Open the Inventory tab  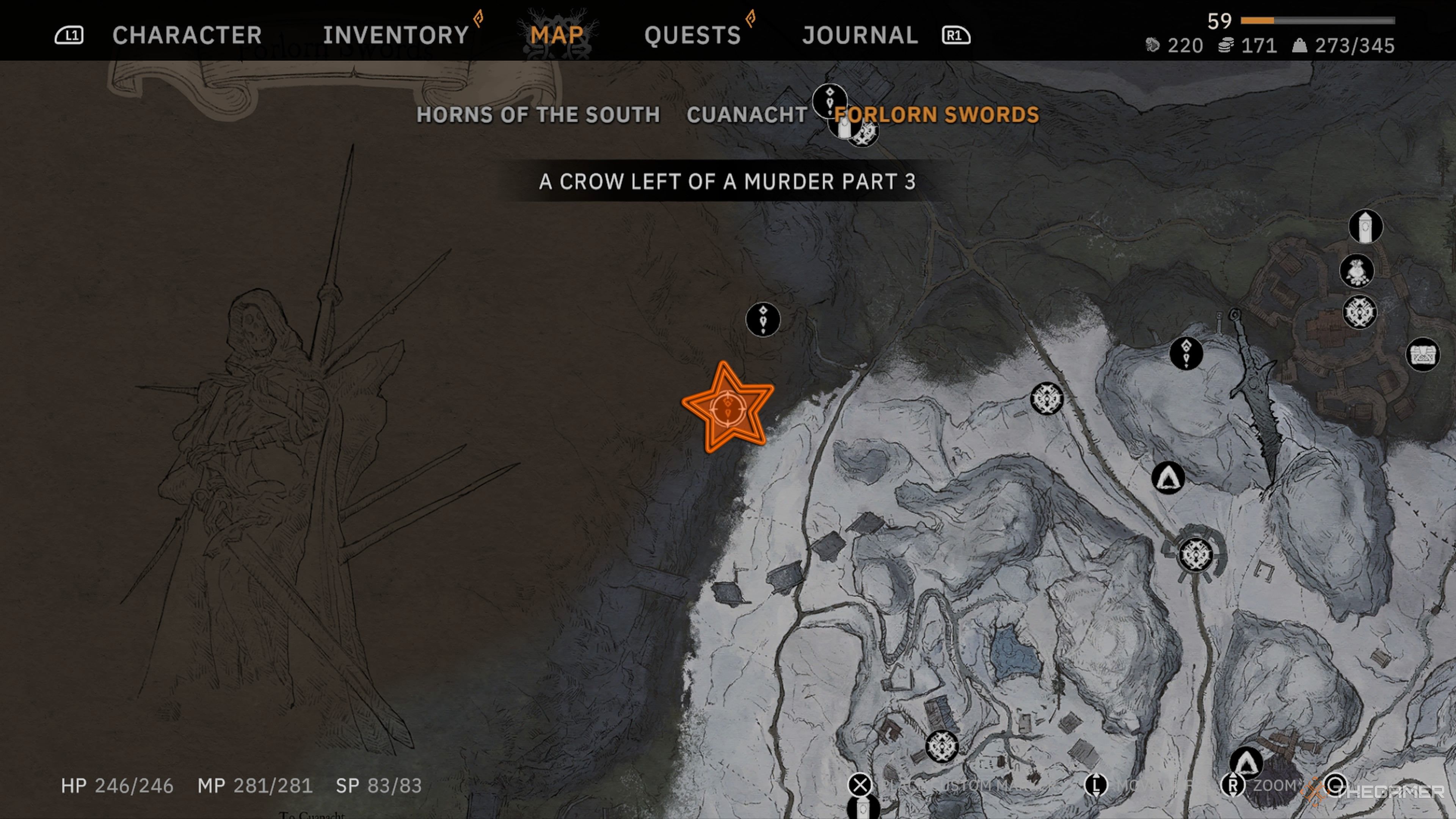(395, 35)
